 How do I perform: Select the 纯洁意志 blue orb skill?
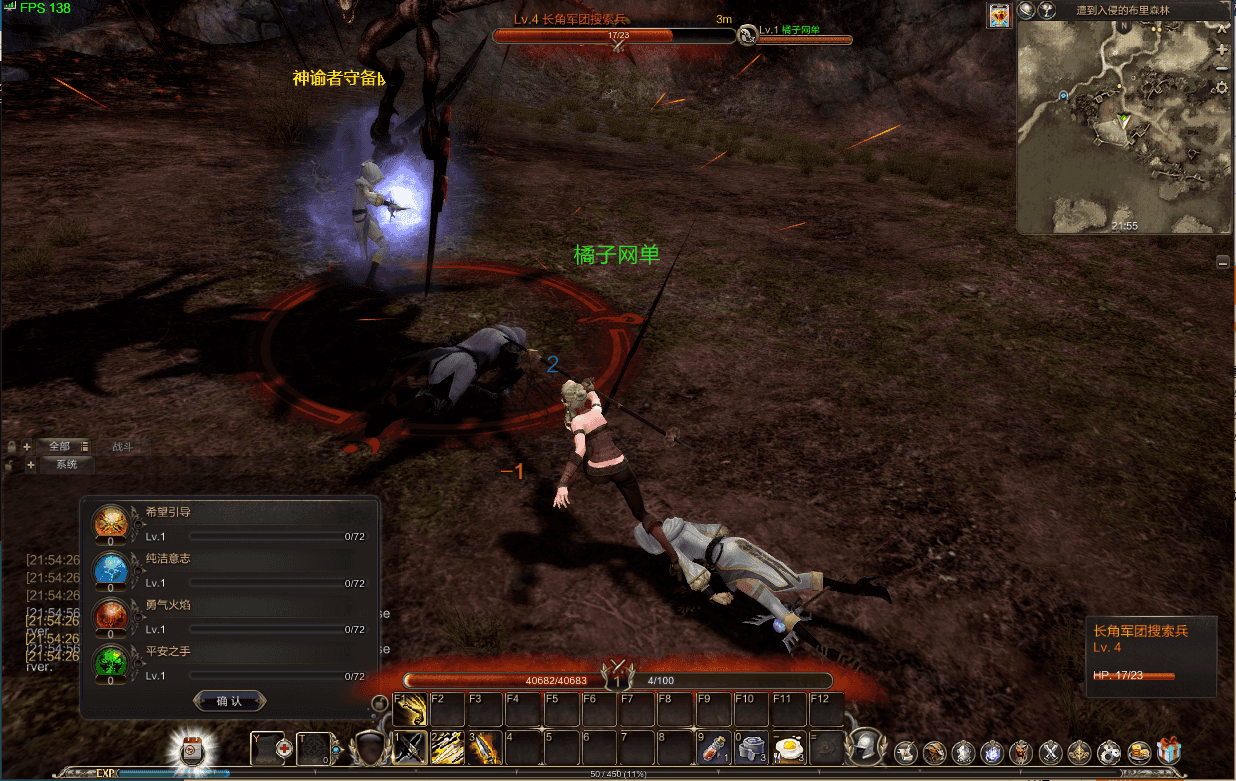(110, 568)
